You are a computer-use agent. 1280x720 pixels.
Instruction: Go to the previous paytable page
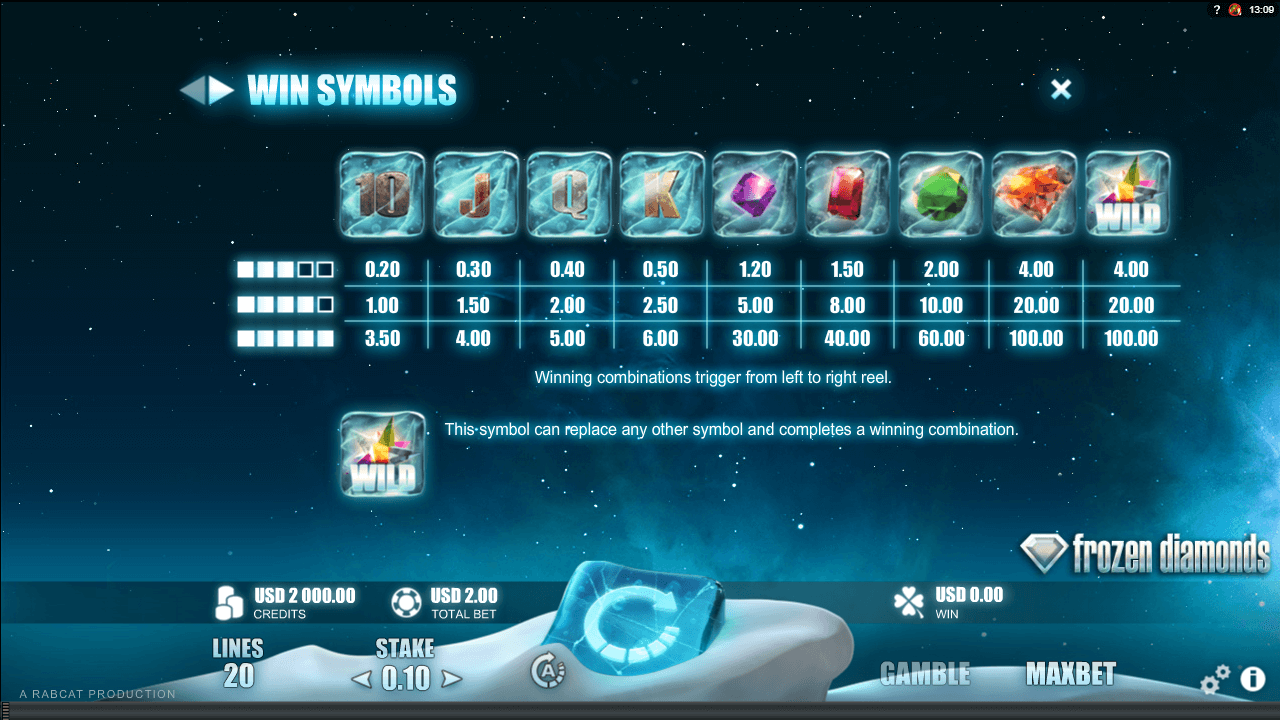coord(190,91)
